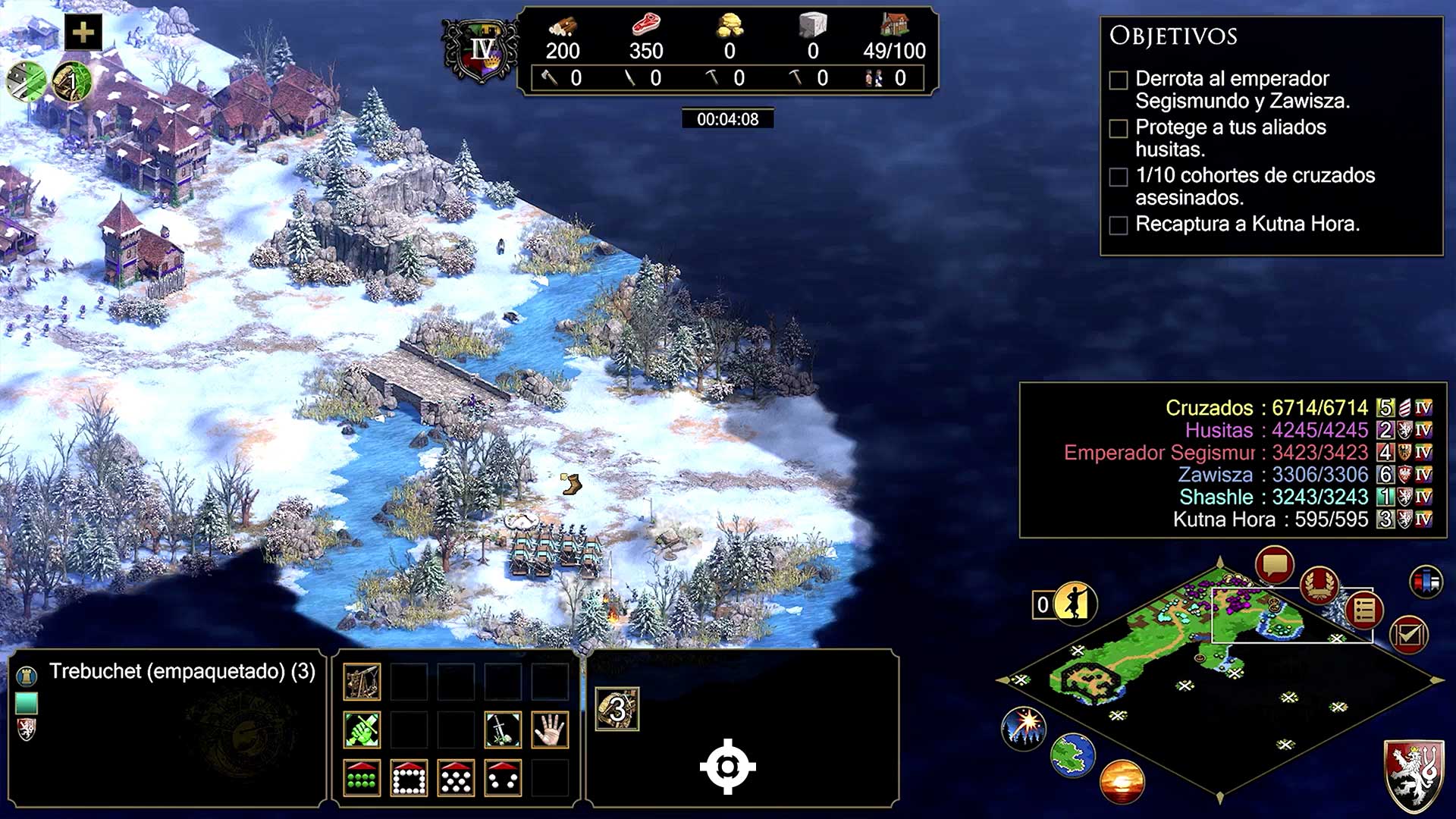
Task: Open the laurel wreath diplomacy button
Action: point(1319,585)
